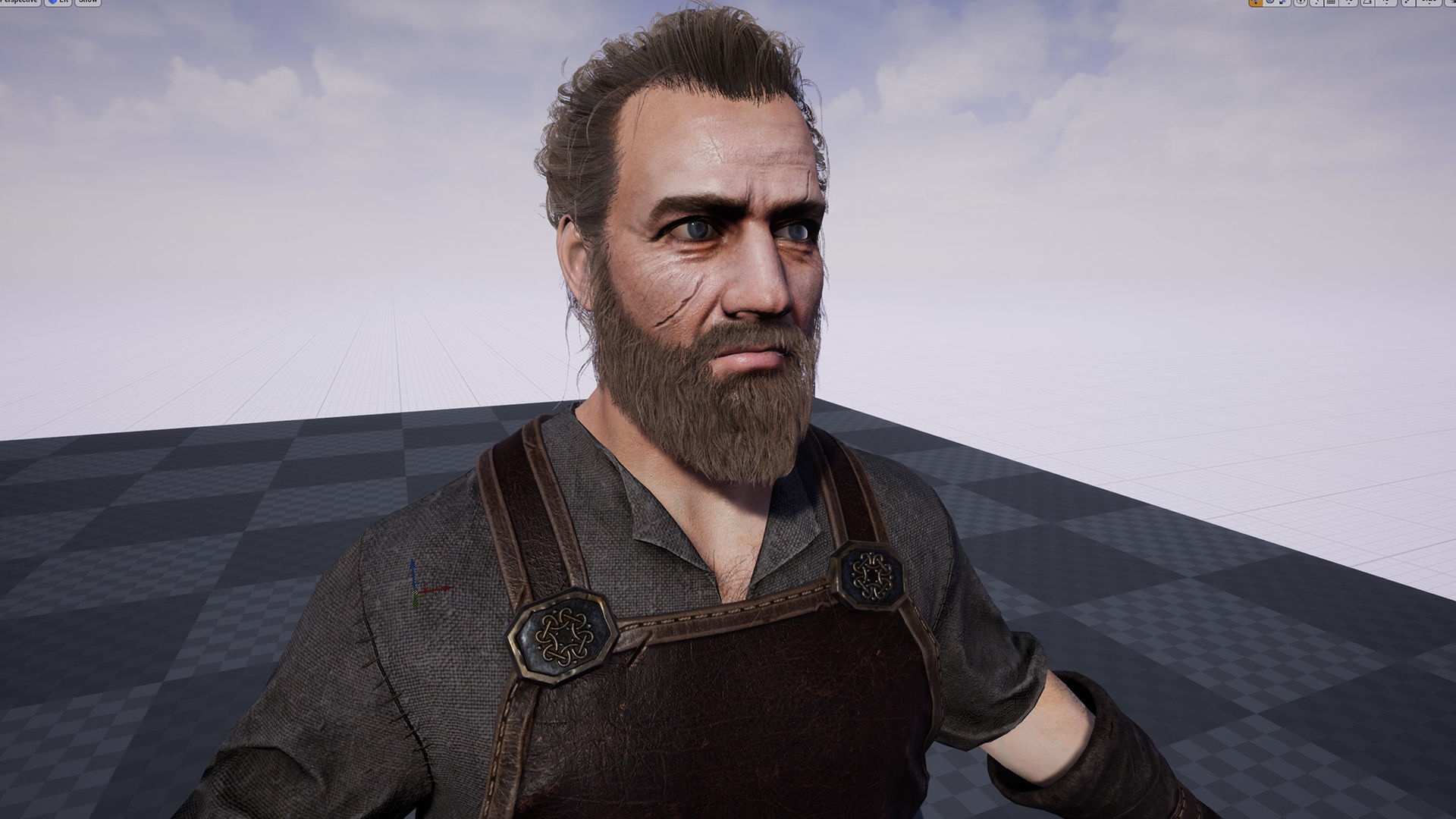This screenshot has height=819, width=1456.
Task: Select the Rotate tool
Action: pyautogui.click(x=1269, y=3)
